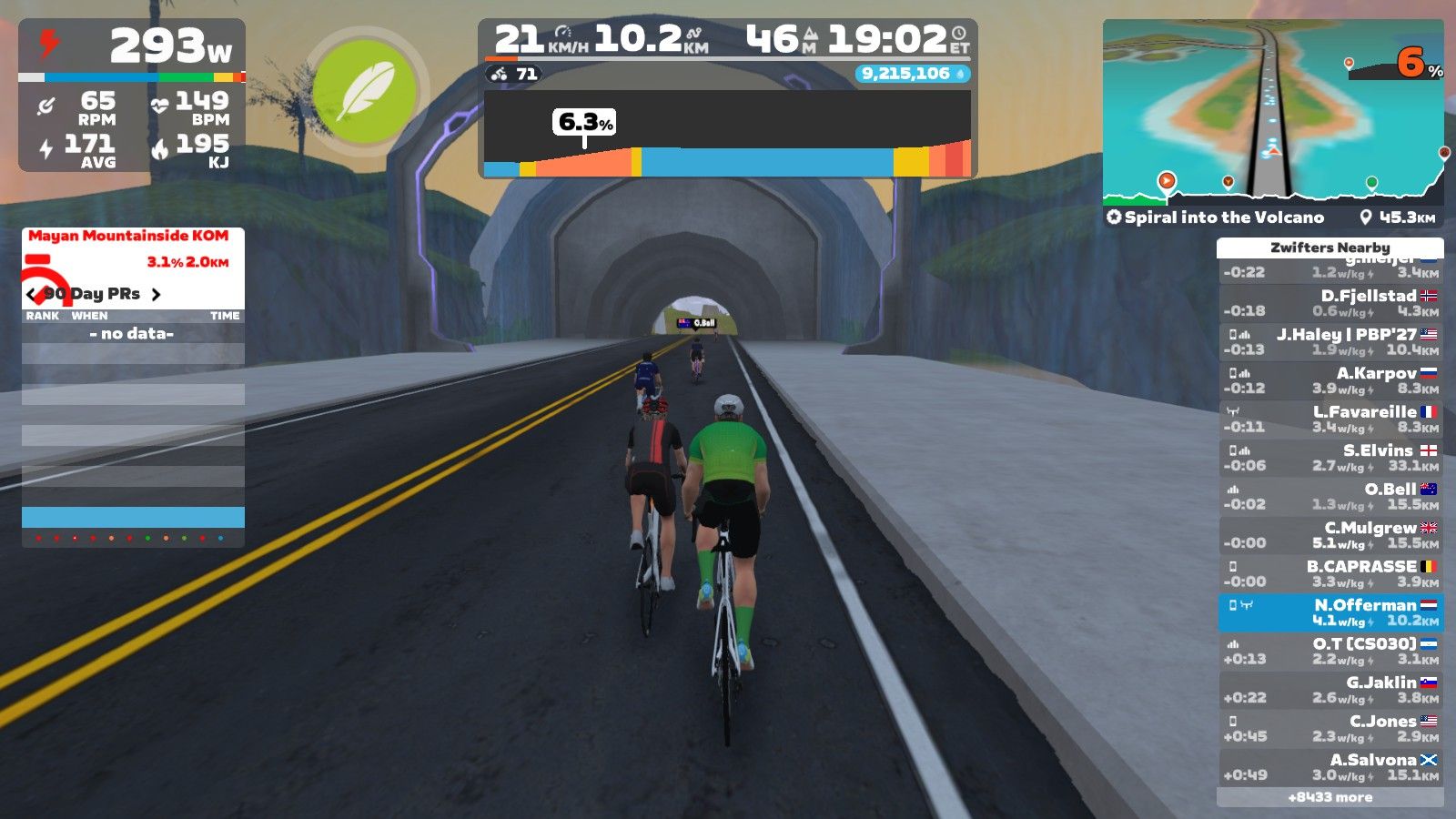The image size is (1456, 819).
Task: Open the minimap view
Action: tap(1272, 109)
